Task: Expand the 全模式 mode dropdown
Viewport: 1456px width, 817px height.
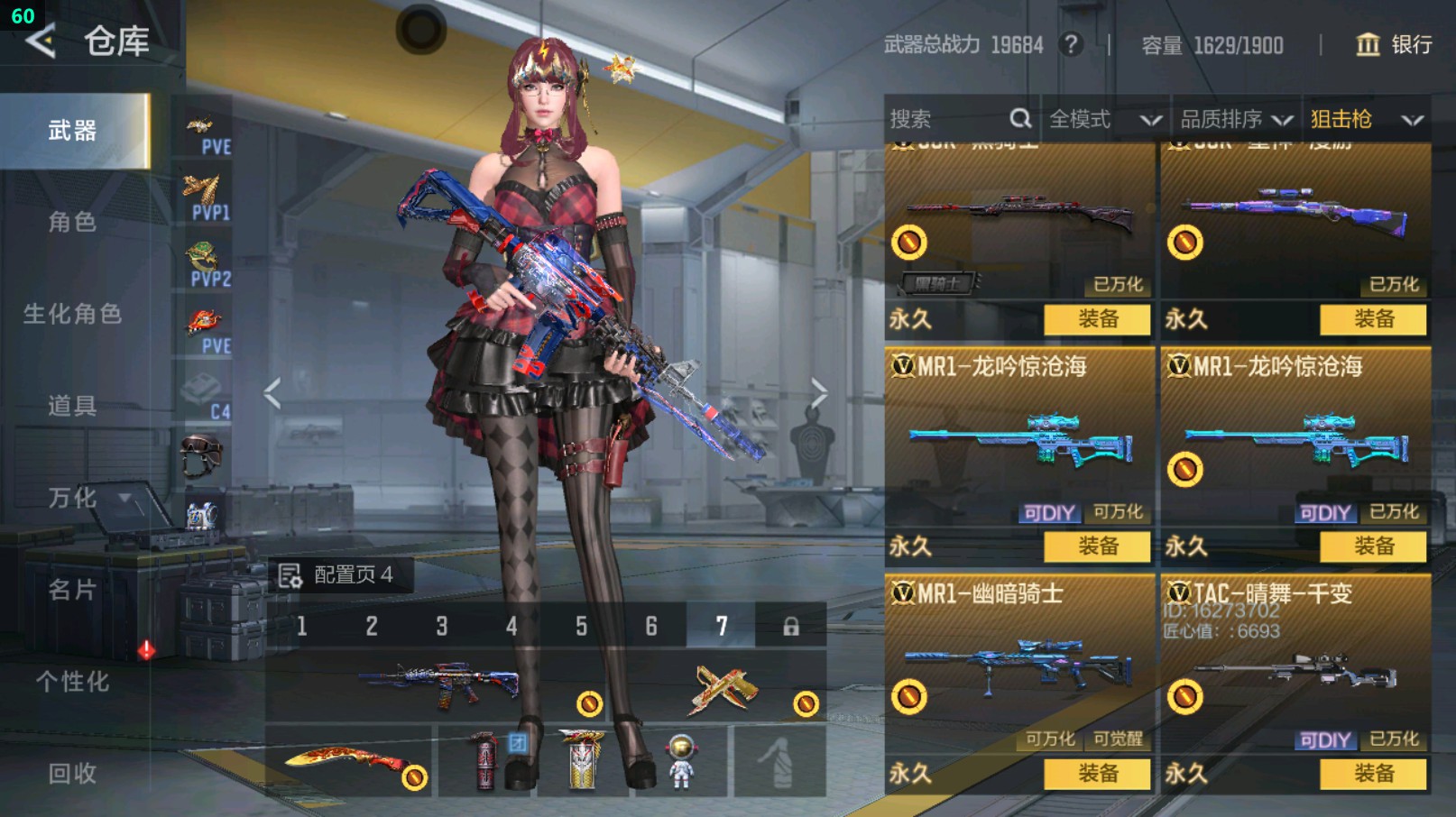Action: coord(1104,119)
